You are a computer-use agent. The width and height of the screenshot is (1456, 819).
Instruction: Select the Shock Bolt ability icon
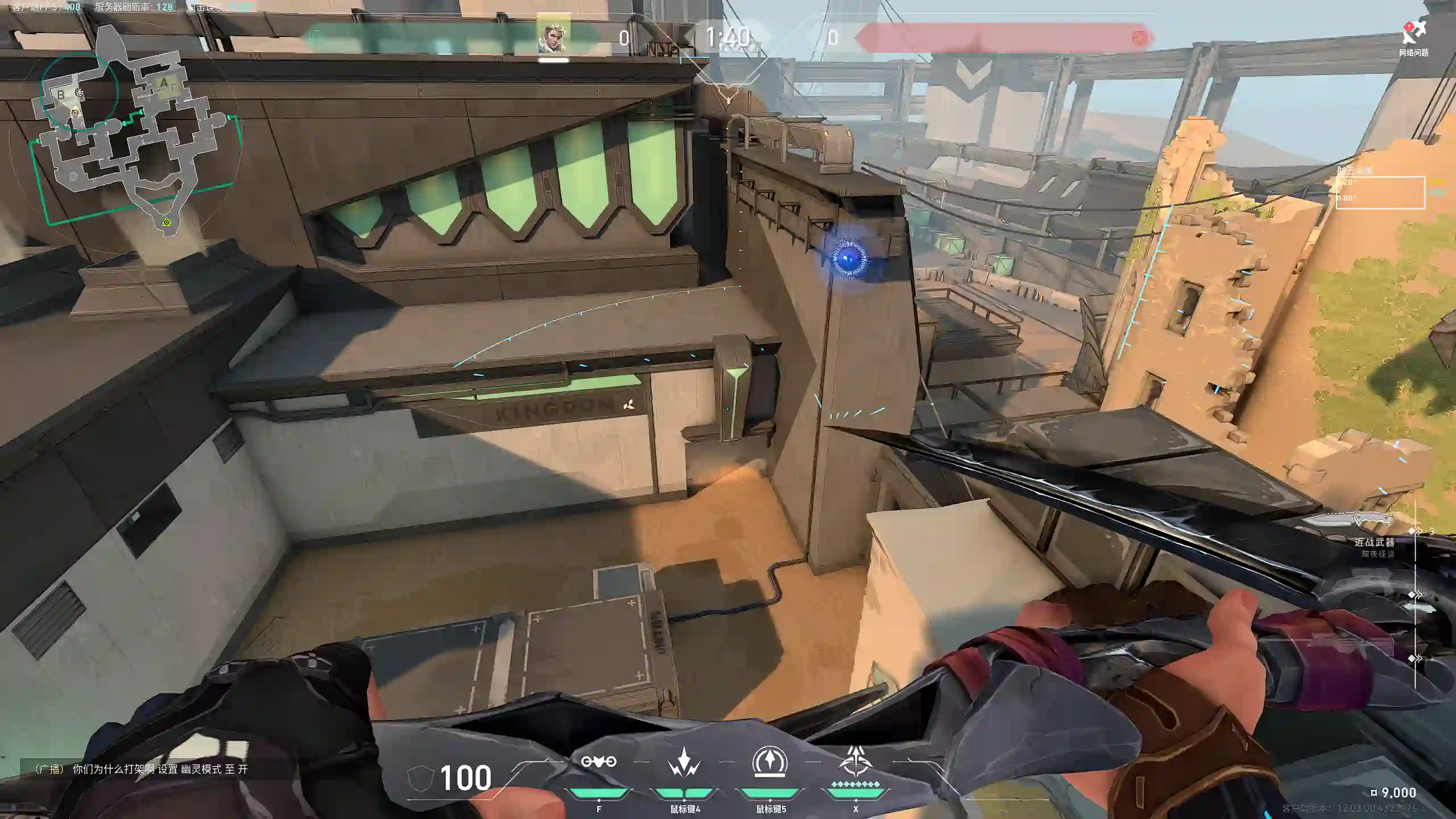684,762
